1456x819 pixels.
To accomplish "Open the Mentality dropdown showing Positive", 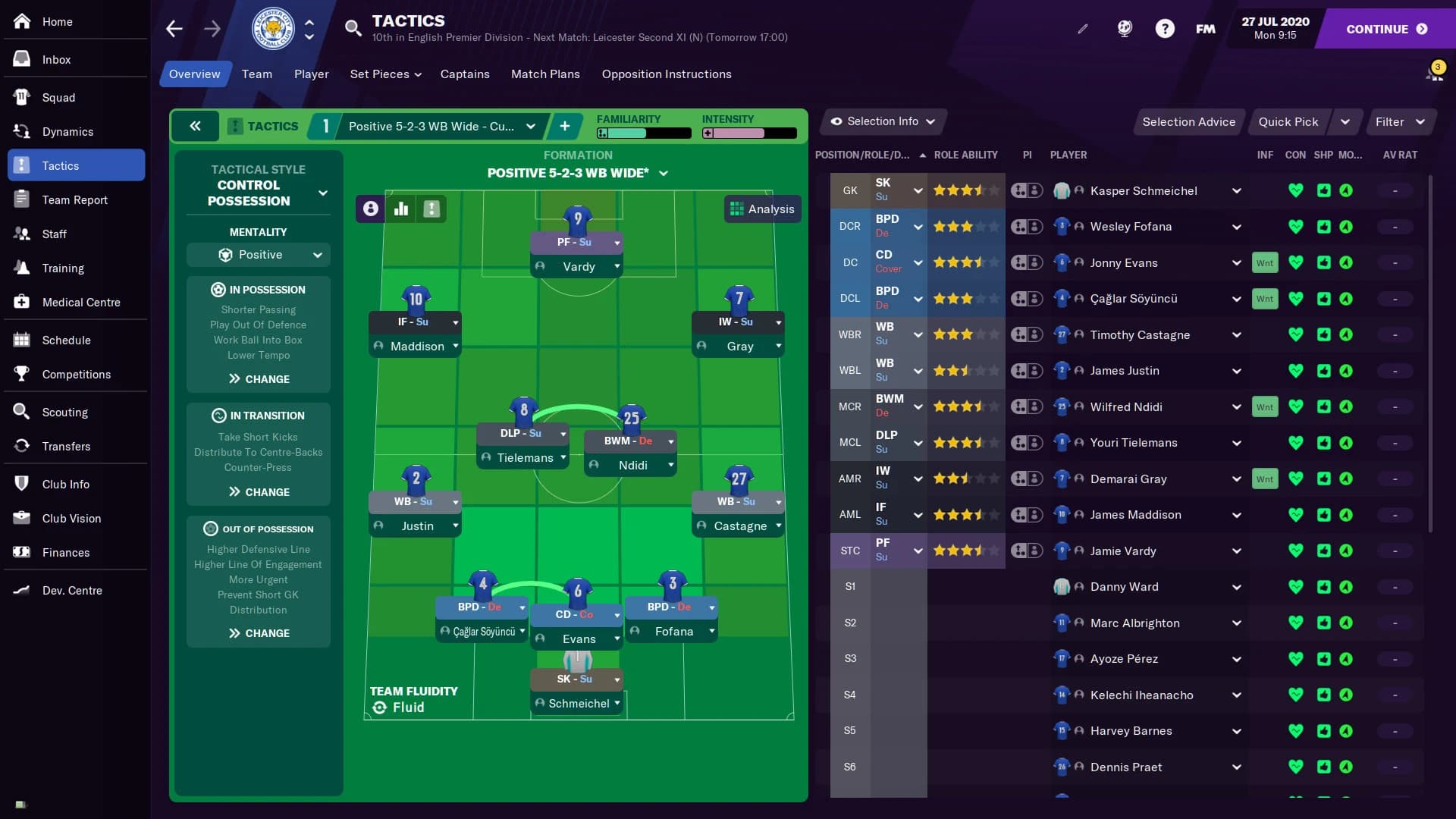I will 258,255.
